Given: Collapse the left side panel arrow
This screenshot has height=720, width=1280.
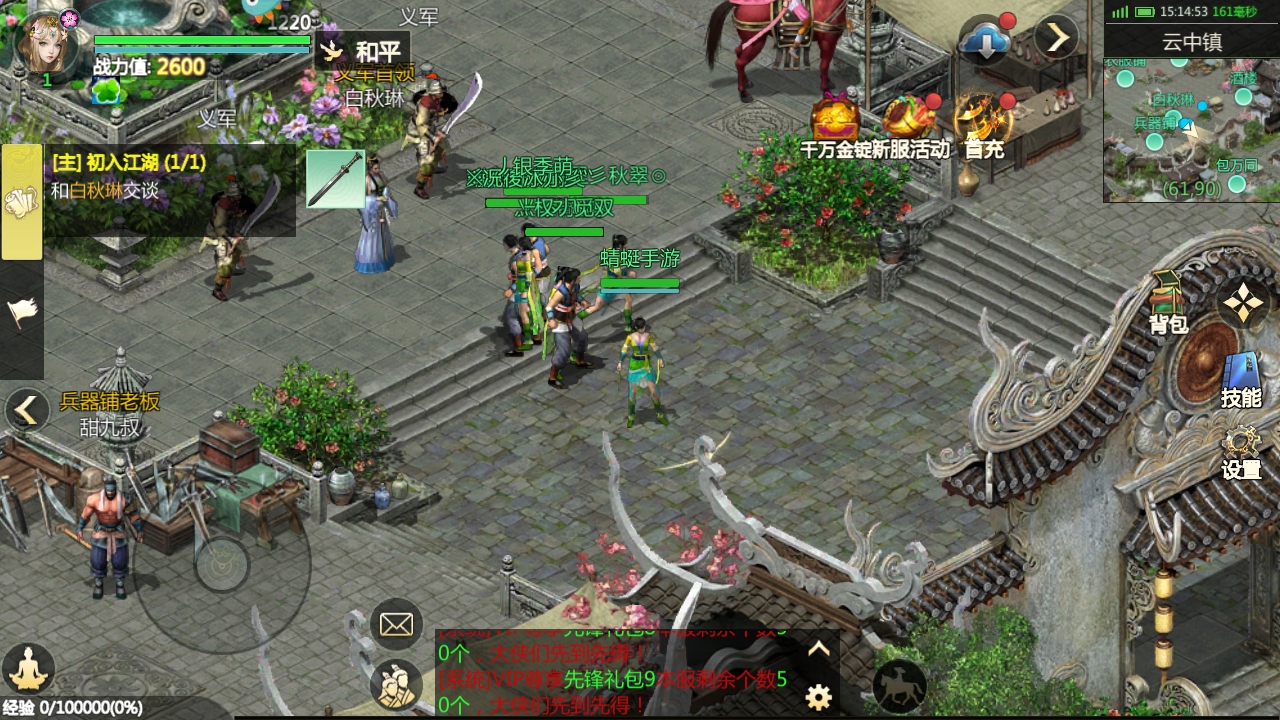Looking at the screenshot, I should [27, 410].
